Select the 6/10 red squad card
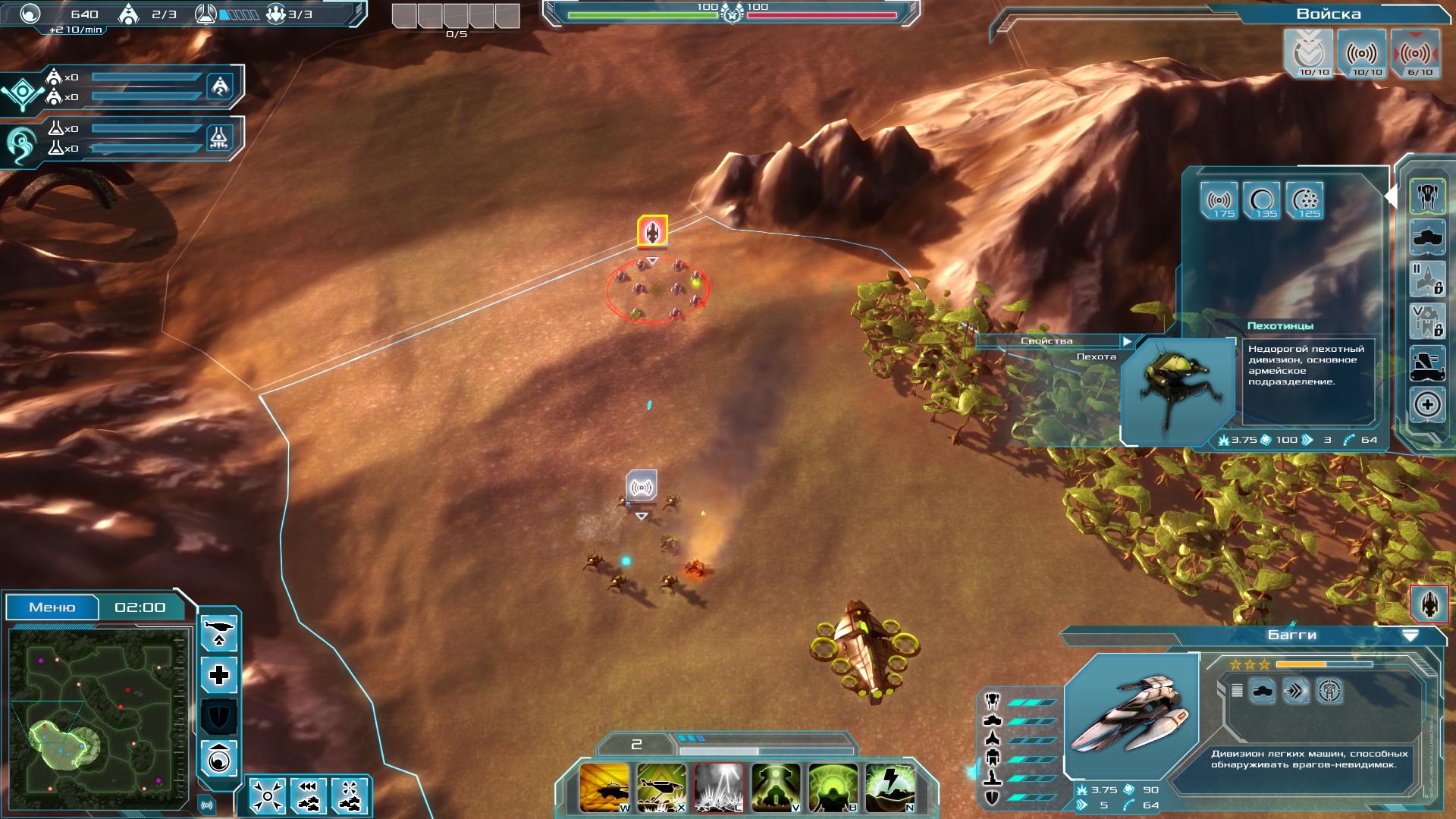1456x819 pixels. tap(1416, 54)
